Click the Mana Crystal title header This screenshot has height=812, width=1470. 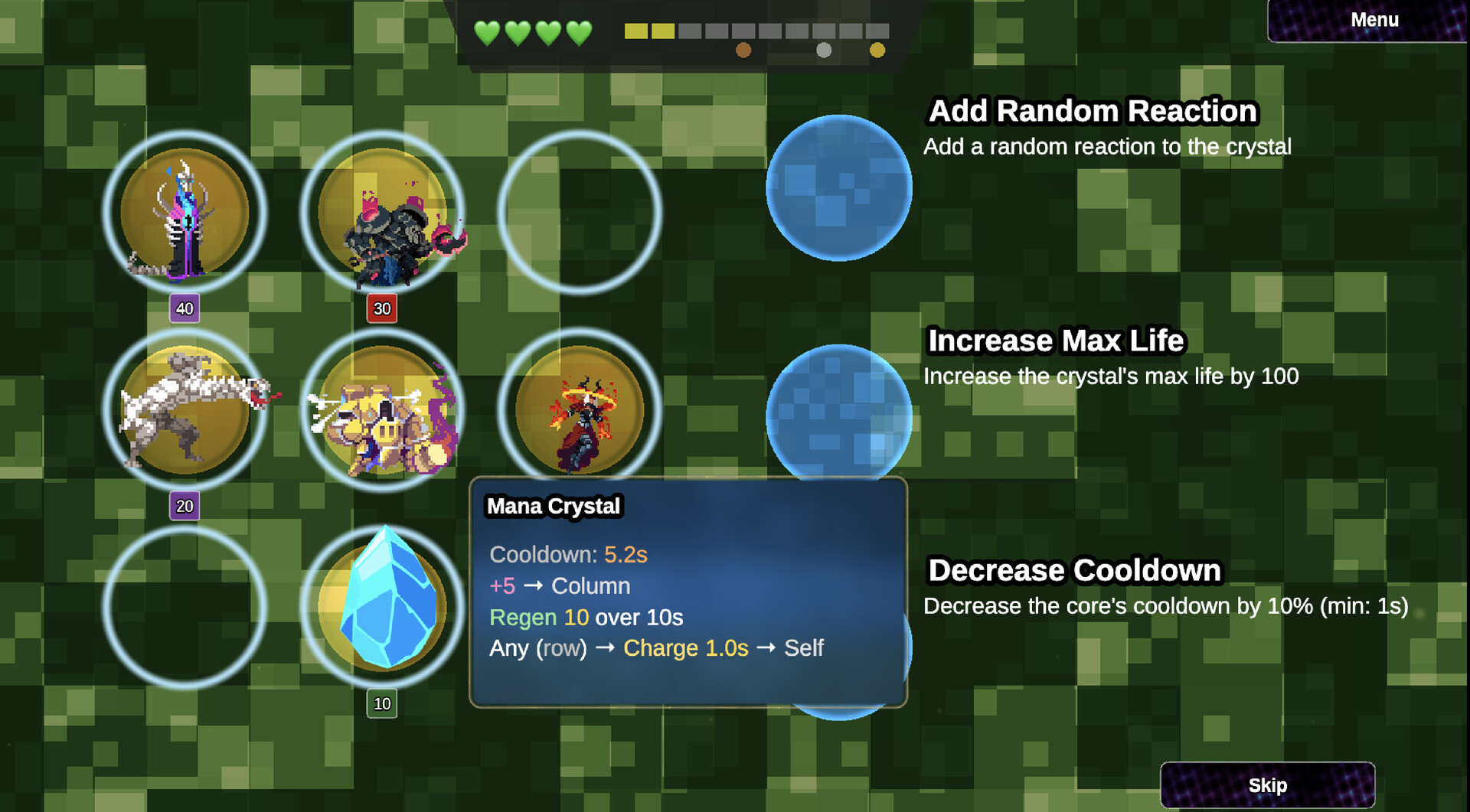click(x=554, y=505)
